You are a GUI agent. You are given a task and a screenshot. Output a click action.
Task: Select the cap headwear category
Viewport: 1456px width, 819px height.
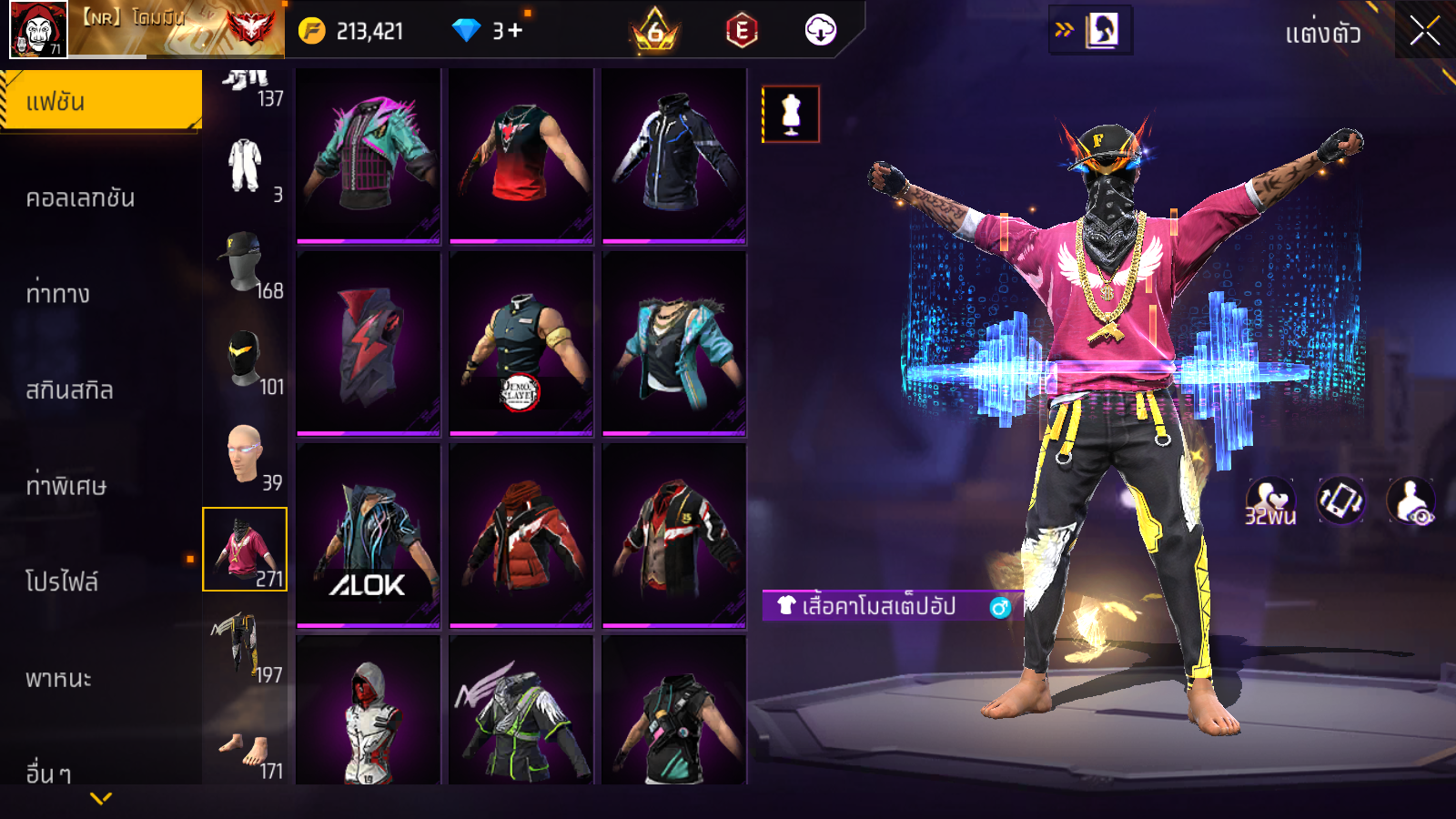[x=244, y=263]
